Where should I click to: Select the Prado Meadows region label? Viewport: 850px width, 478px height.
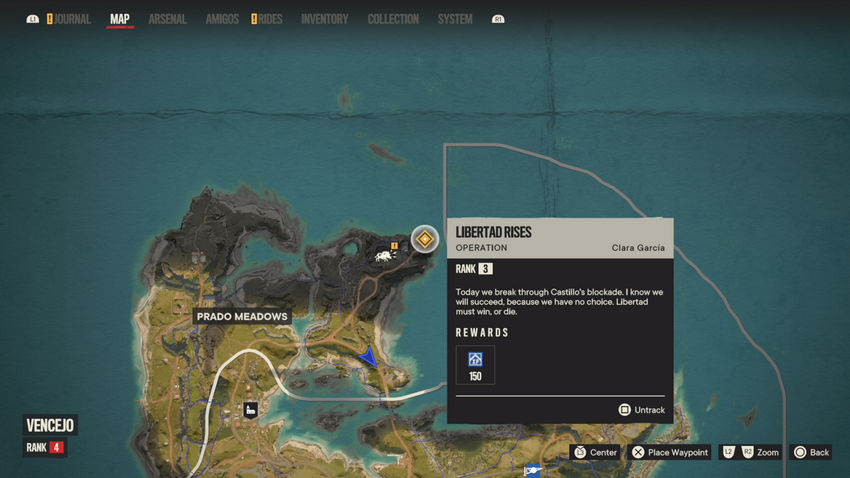pos(242,317)
